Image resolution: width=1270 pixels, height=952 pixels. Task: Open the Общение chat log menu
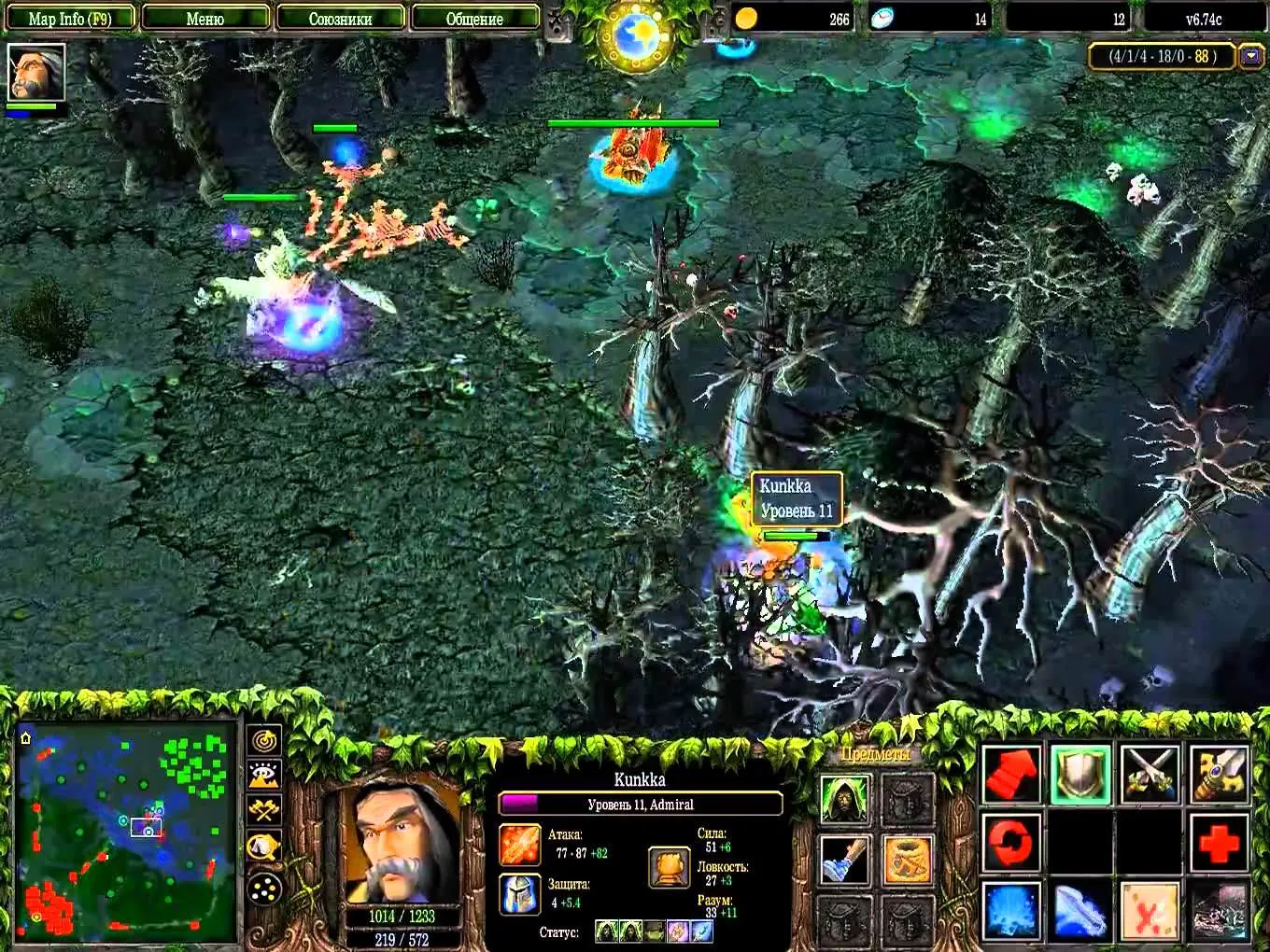click(474, 19)
